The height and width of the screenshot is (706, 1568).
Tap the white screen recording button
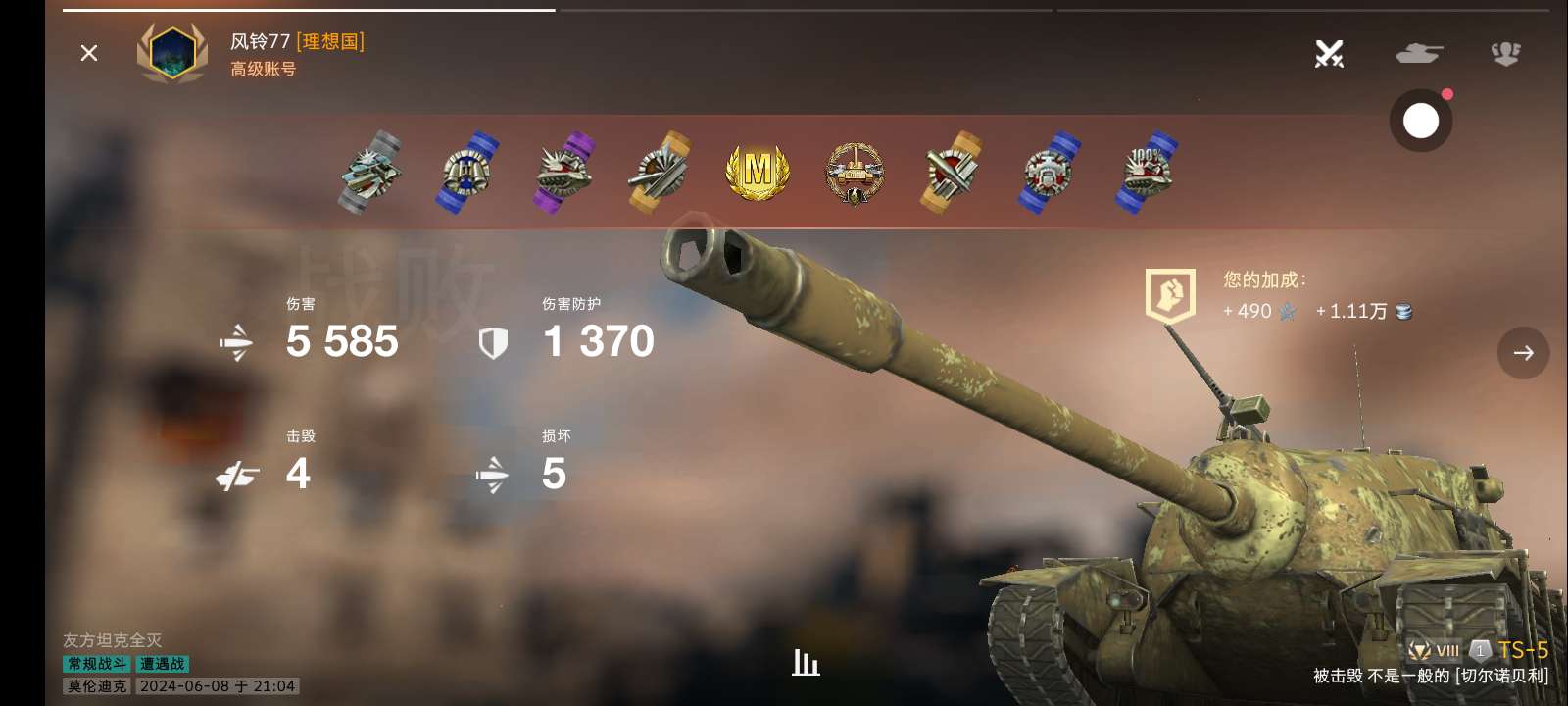(1420, 121)
